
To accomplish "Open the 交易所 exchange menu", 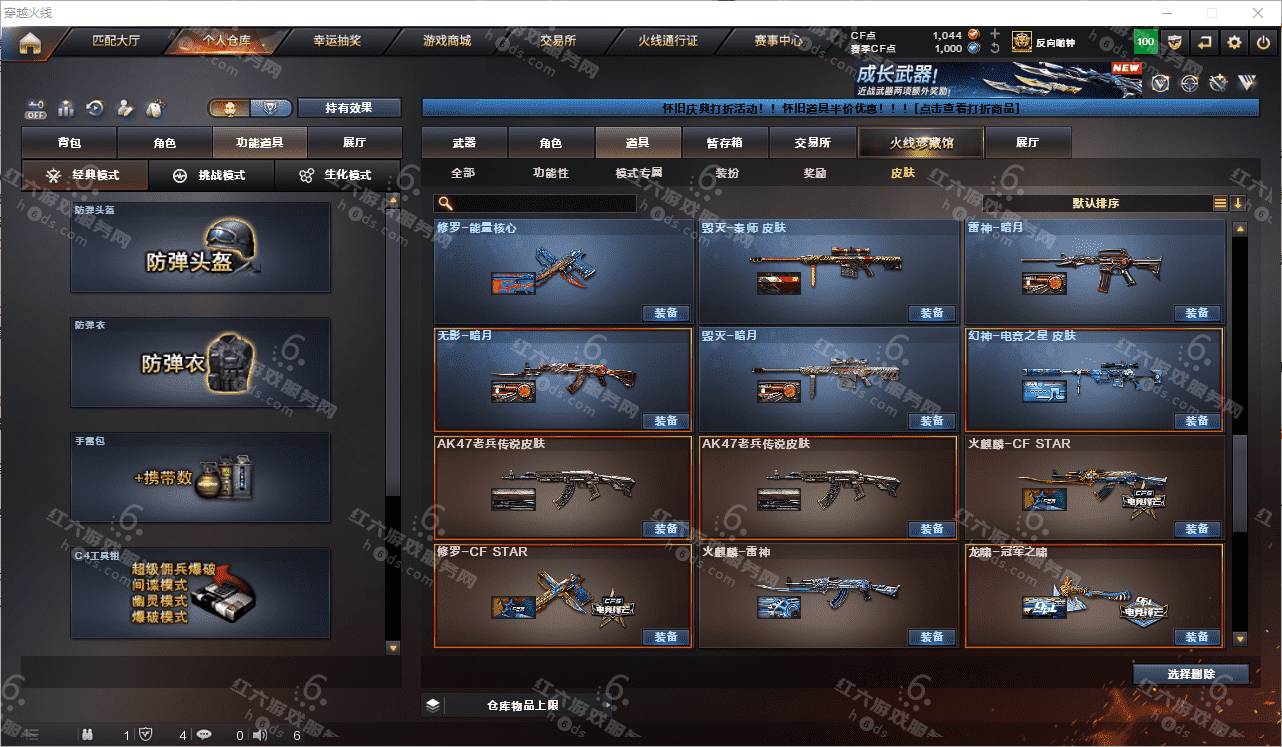I will (558, 42).
